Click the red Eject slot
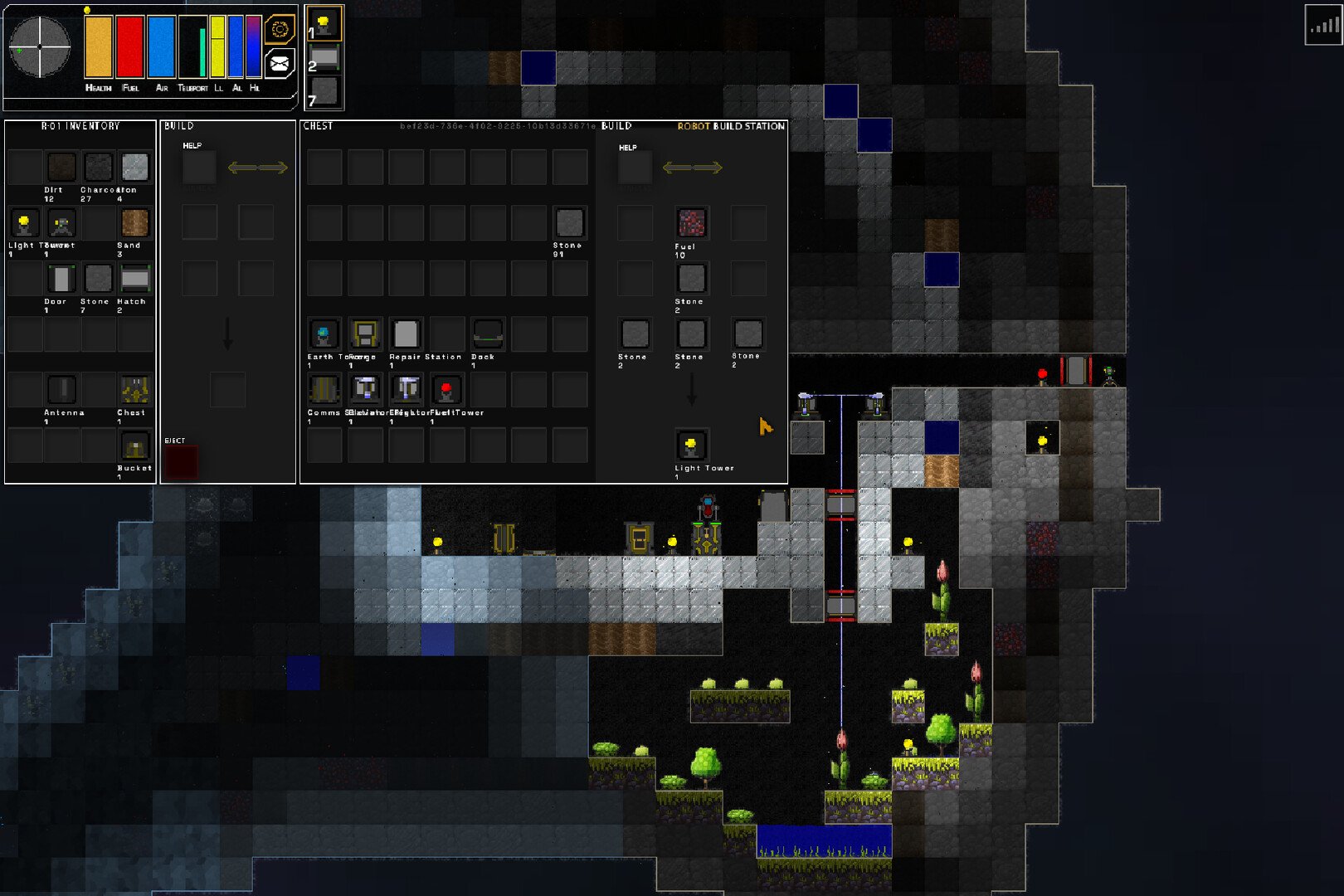Screen dimensions: 1344x896 tap(181, 462)
